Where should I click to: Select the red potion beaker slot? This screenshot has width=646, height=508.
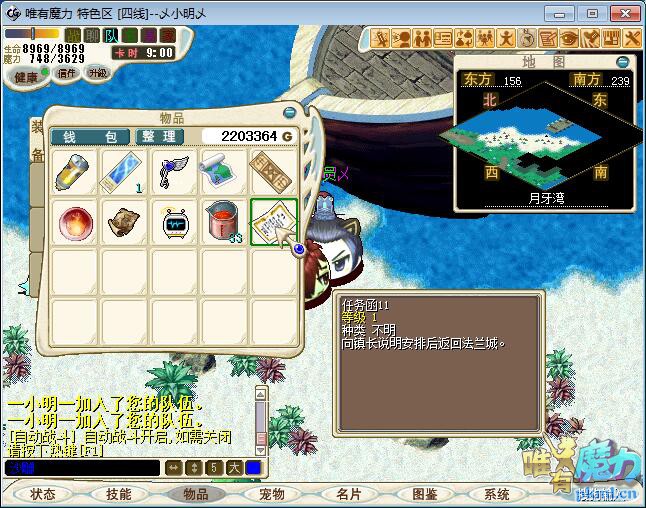[224, 221]
